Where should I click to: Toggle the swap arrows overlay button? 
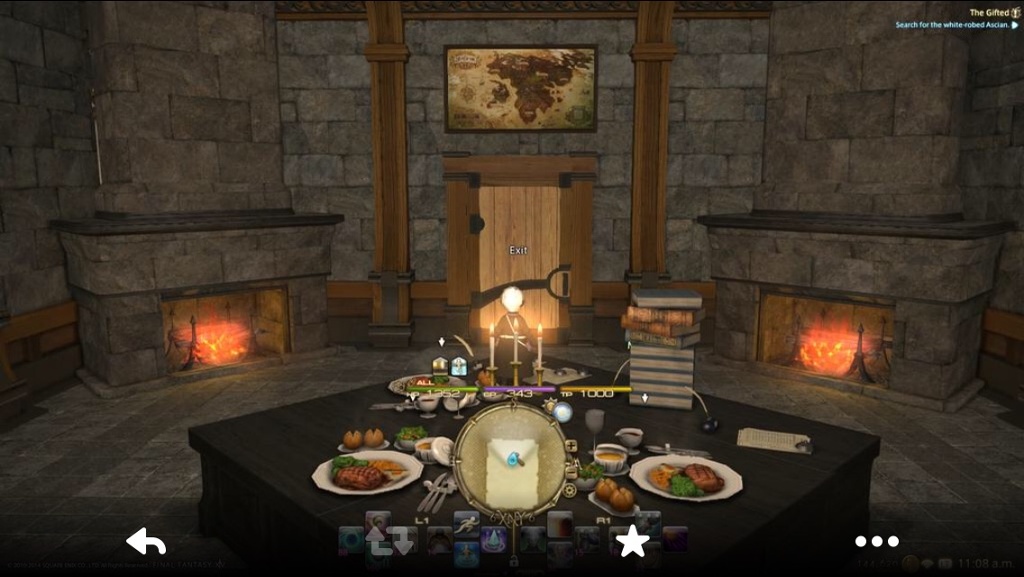tap(389, 541)
